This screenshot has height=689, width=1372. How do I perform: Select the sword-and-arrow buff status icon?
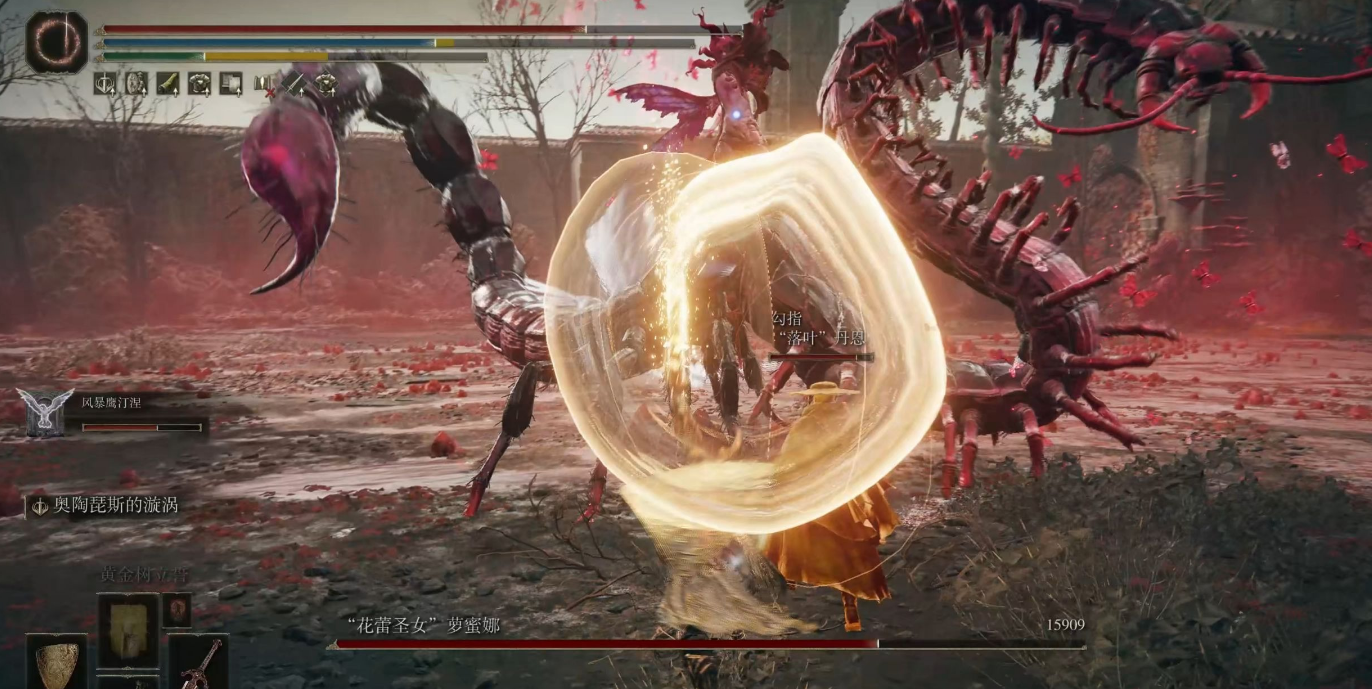(x=105, y=84)
